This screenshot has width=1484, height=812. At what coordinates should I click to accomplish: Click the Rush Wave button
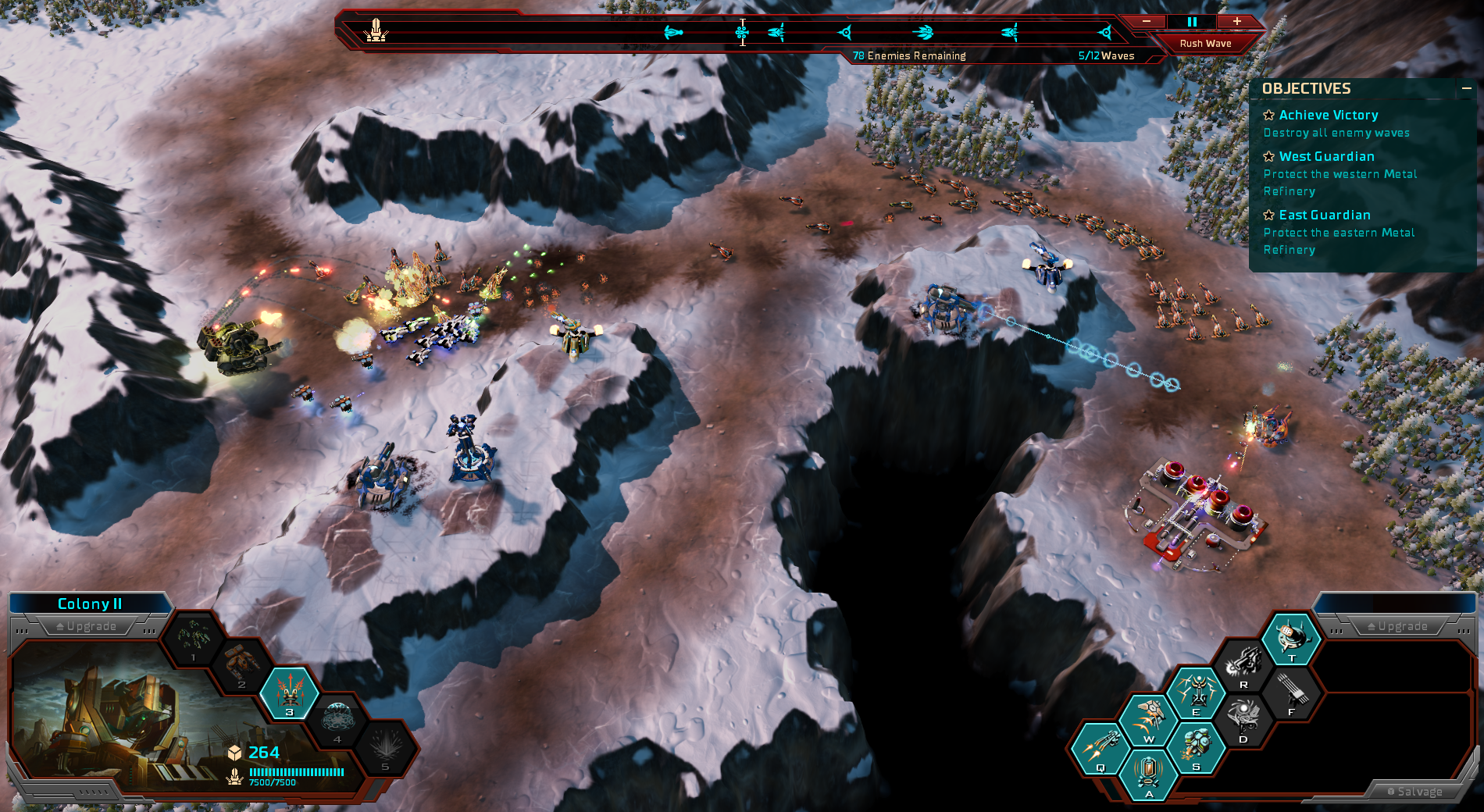pos(1205,44)
